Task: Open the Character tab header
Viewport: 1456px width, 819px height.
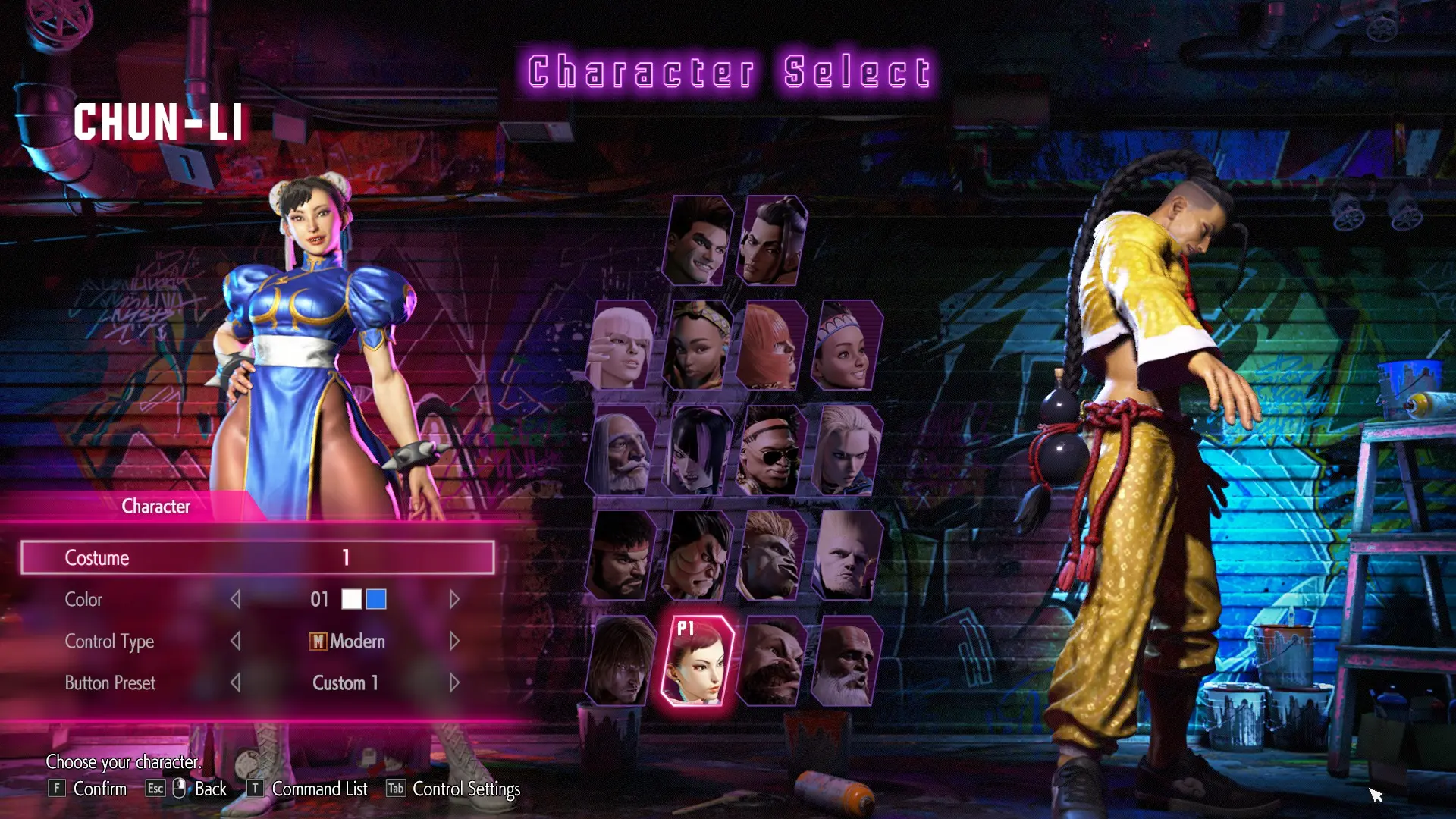Action: [155, 507]
